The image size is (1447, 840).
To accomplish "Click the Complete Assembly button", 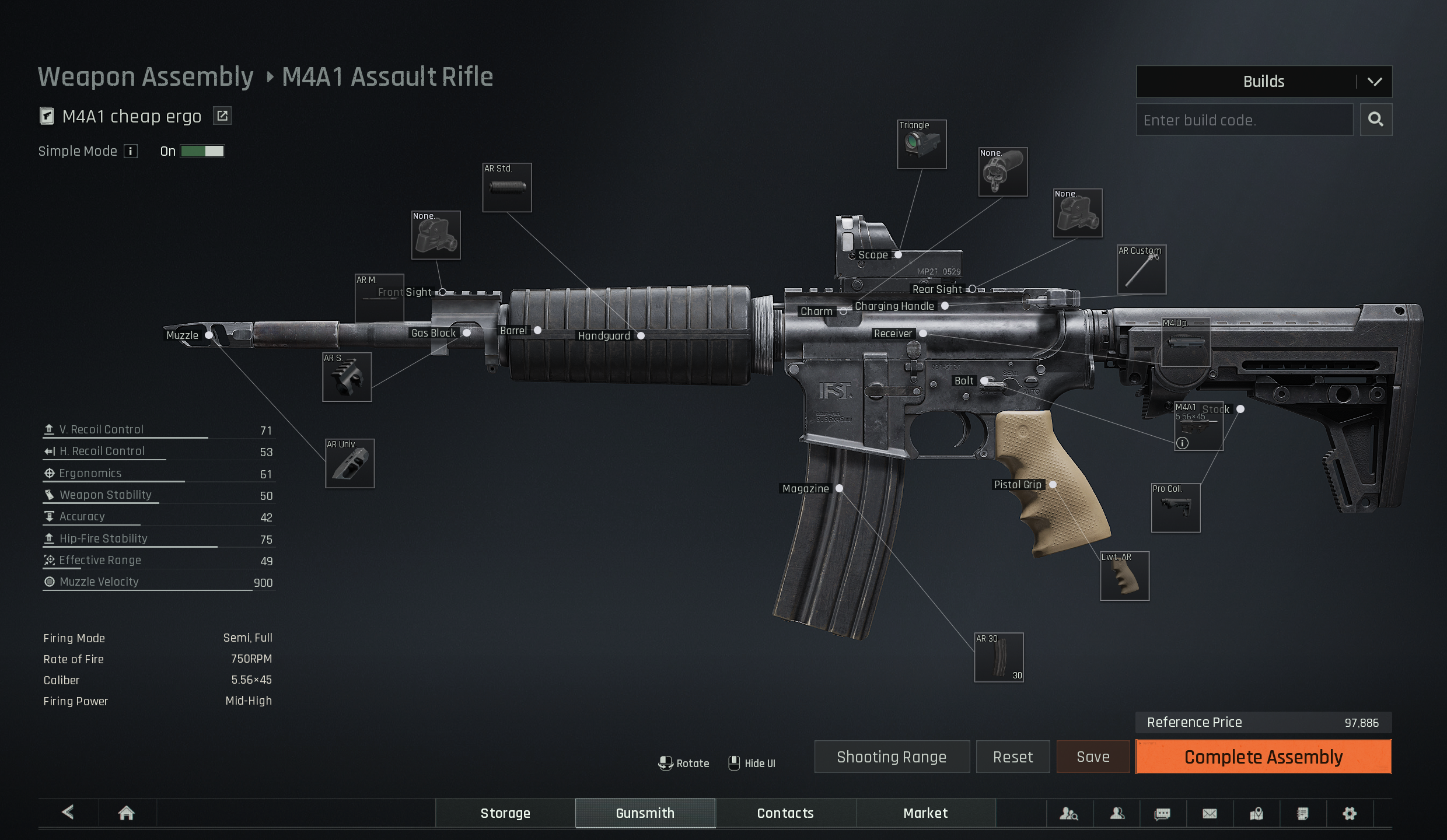I will pyautogui.click(x=1263, y=757).
